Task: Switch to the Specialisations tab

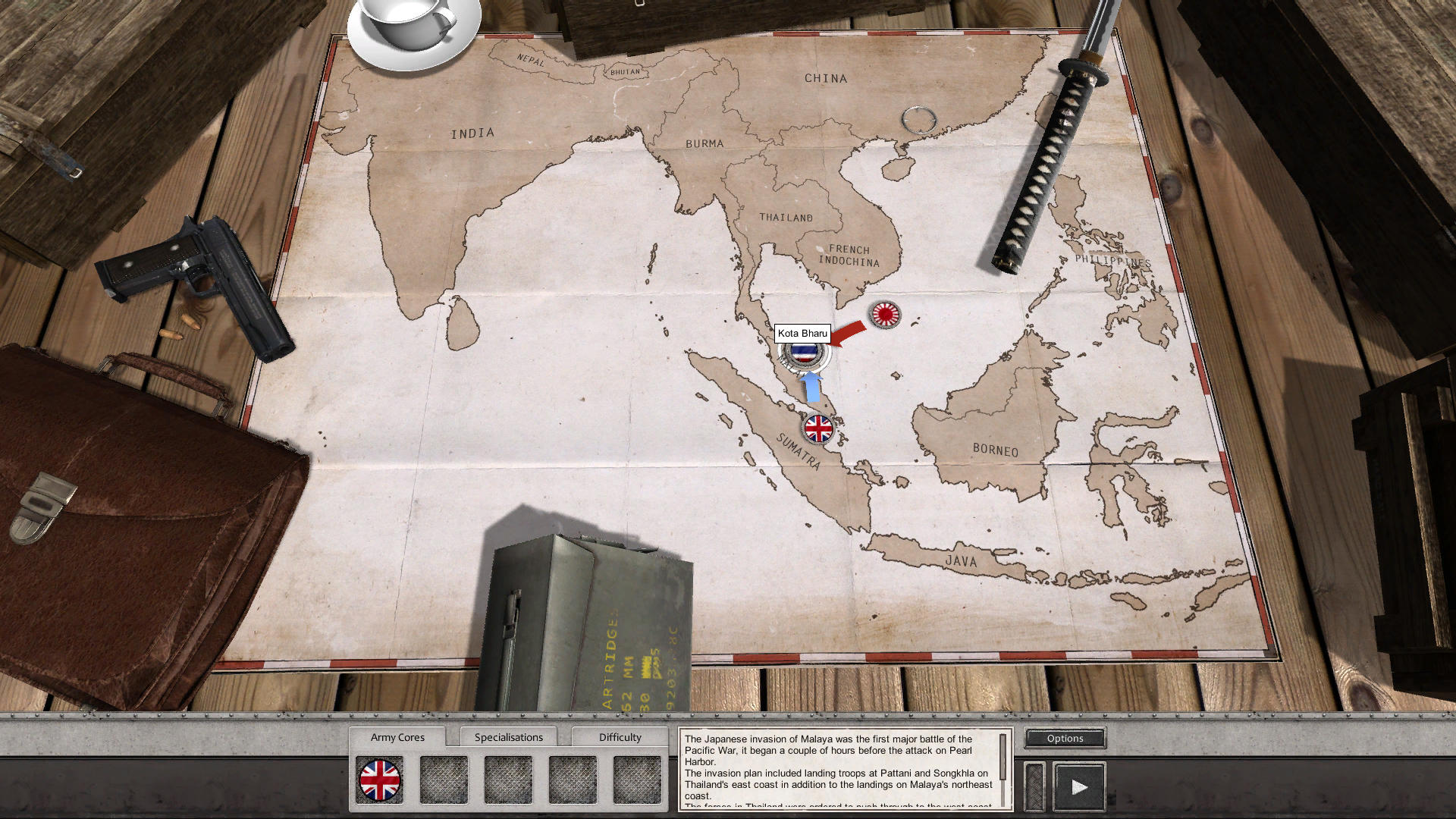Action: 509,736
